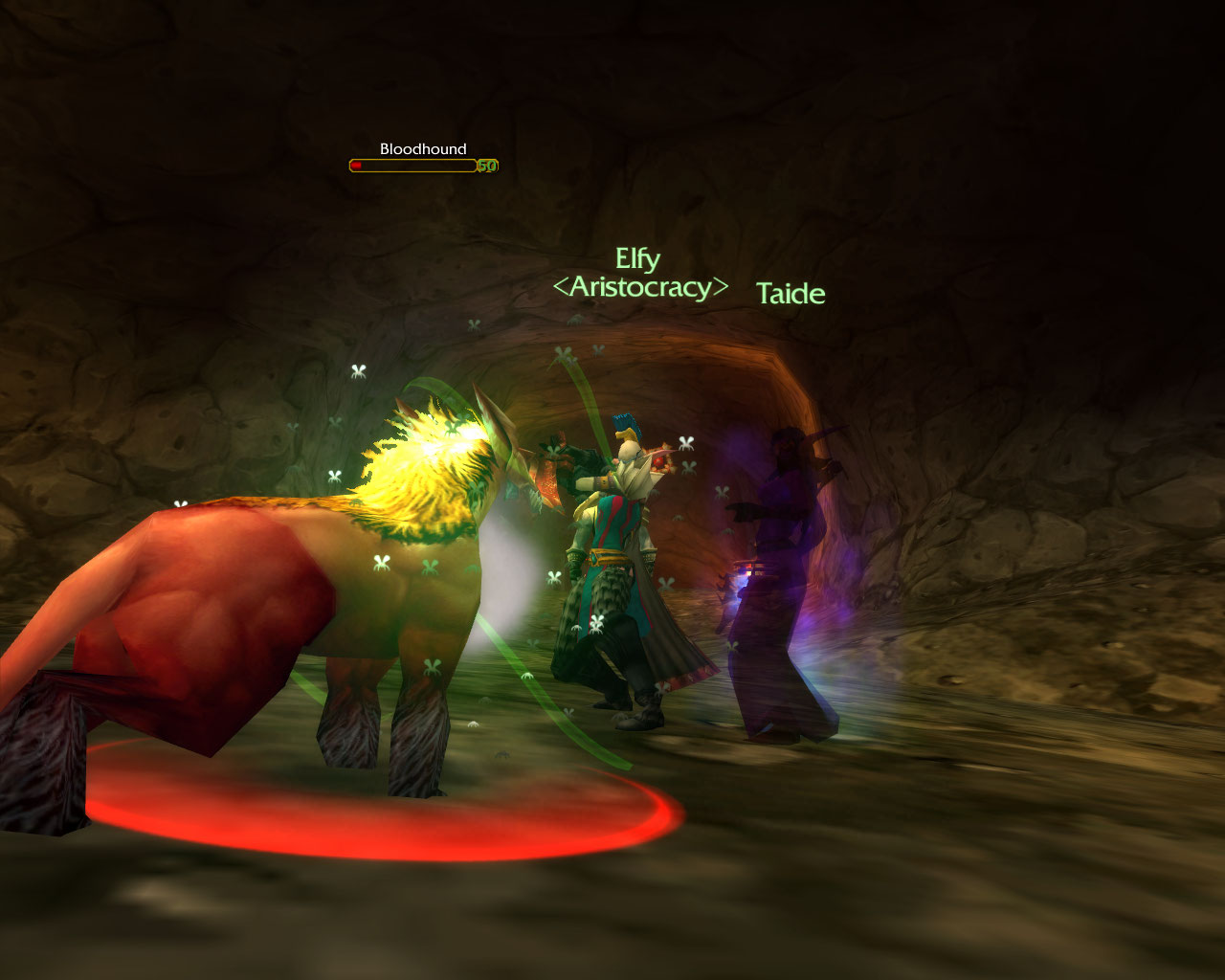Image resolution: width=1225 pixels, height=980 pixels.
Task: Select player Taide by name label
Action: pos(791,294)
